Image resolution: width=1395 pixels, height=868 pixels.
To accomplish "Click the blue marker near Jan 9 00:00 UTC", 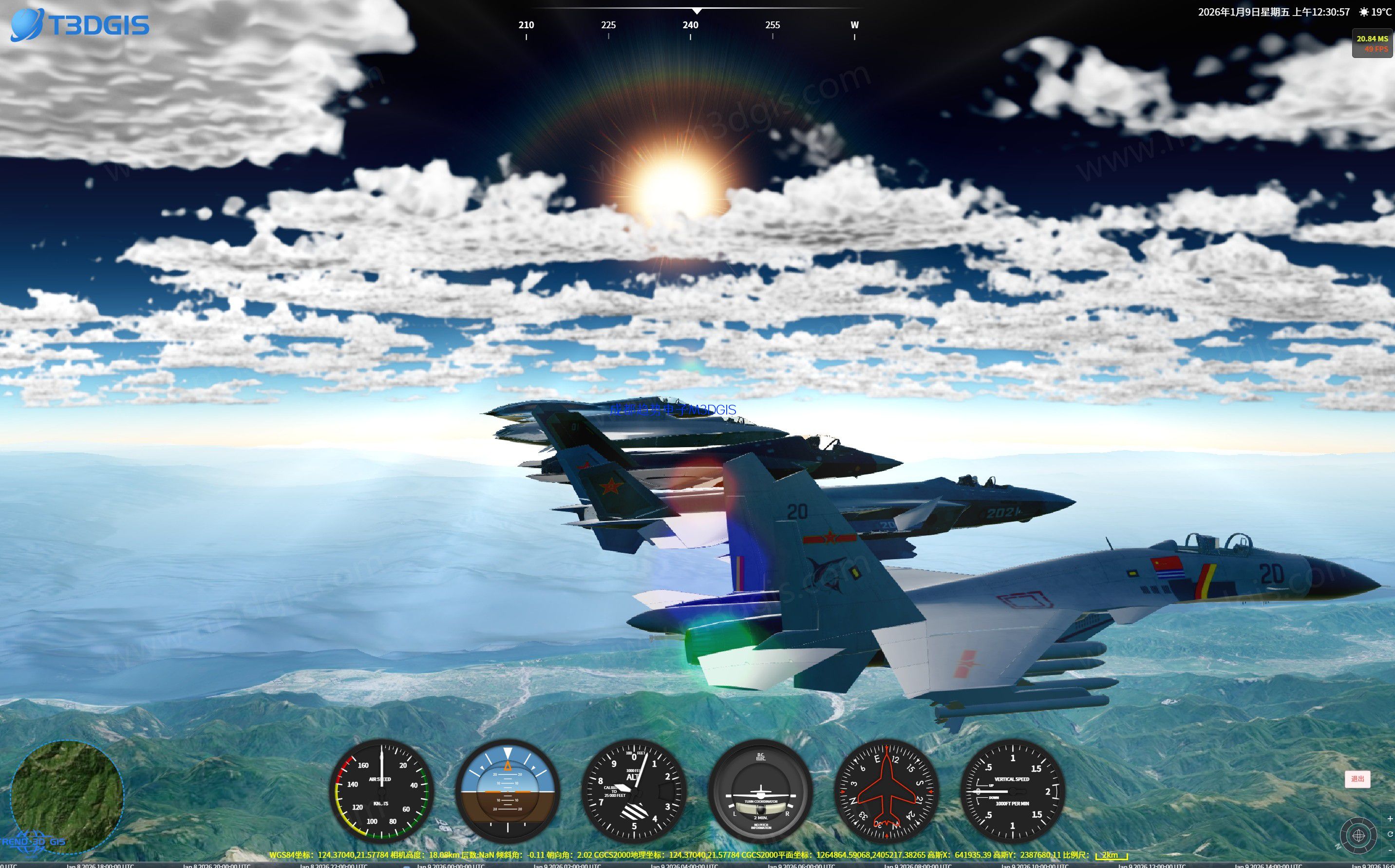I will tap(406, 866).
